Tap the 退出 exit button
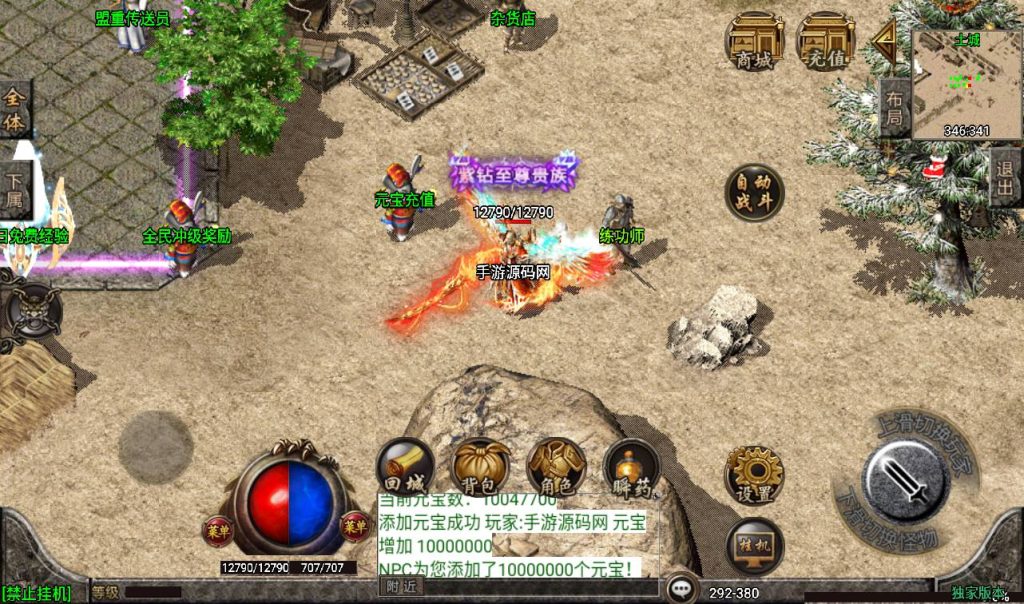This screenshot has width=1024, height=604. pyautogui.click(x=1005, y=178)
